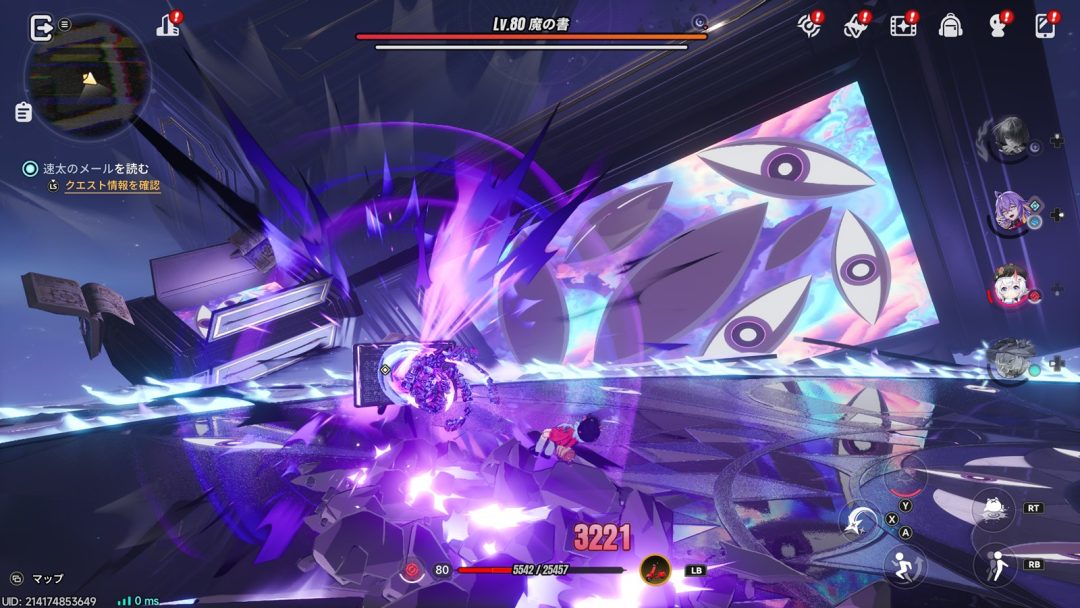Screen dimensions: 1080x608
Task: Open the tablet phone menu icon
Action: click(x=1045, y=27)
